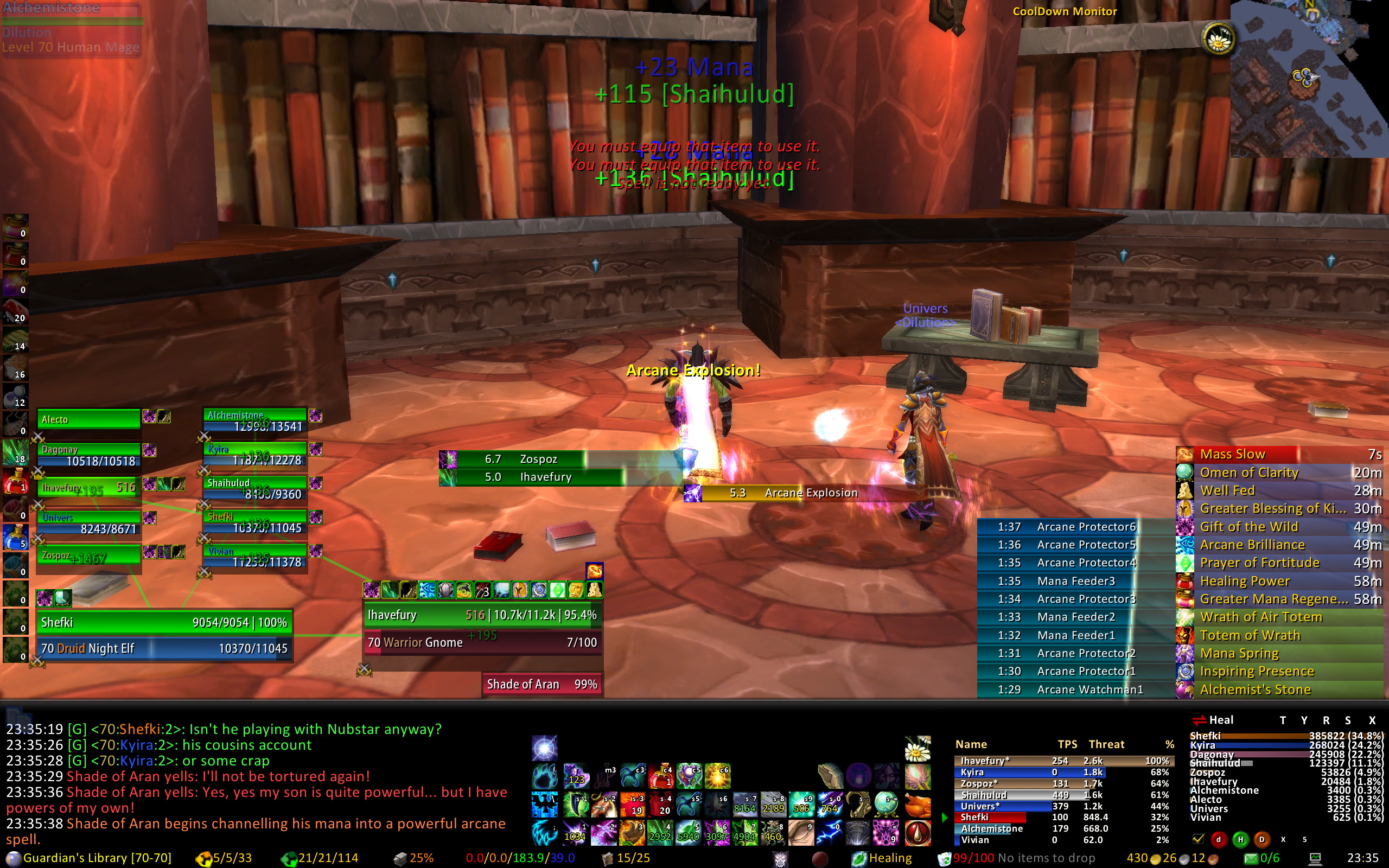Use the red healing potion on the action bar
This screenshot has width=1389, height=868.
tap(660, 777)
